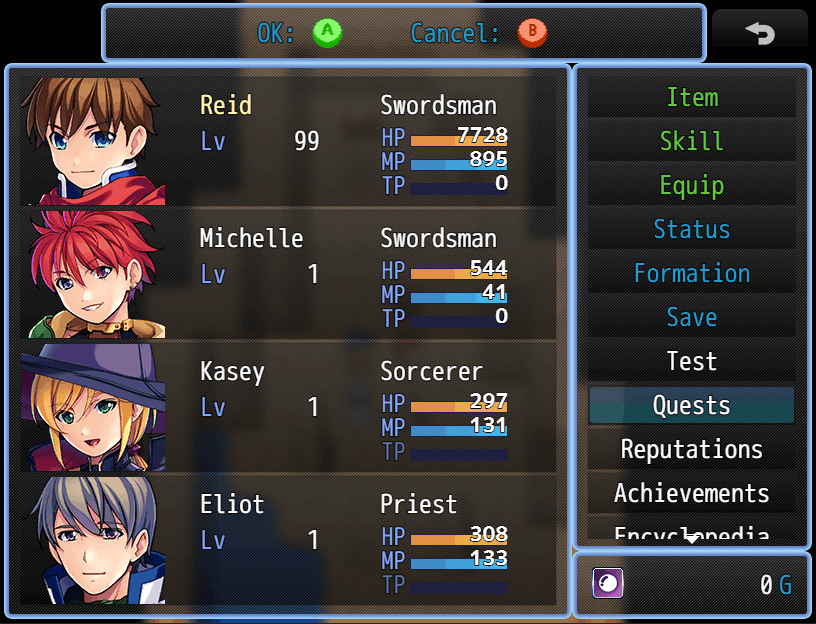Screen dimensions: 816x624
Task: Open the Status screen
Action: tap(691, 230)
